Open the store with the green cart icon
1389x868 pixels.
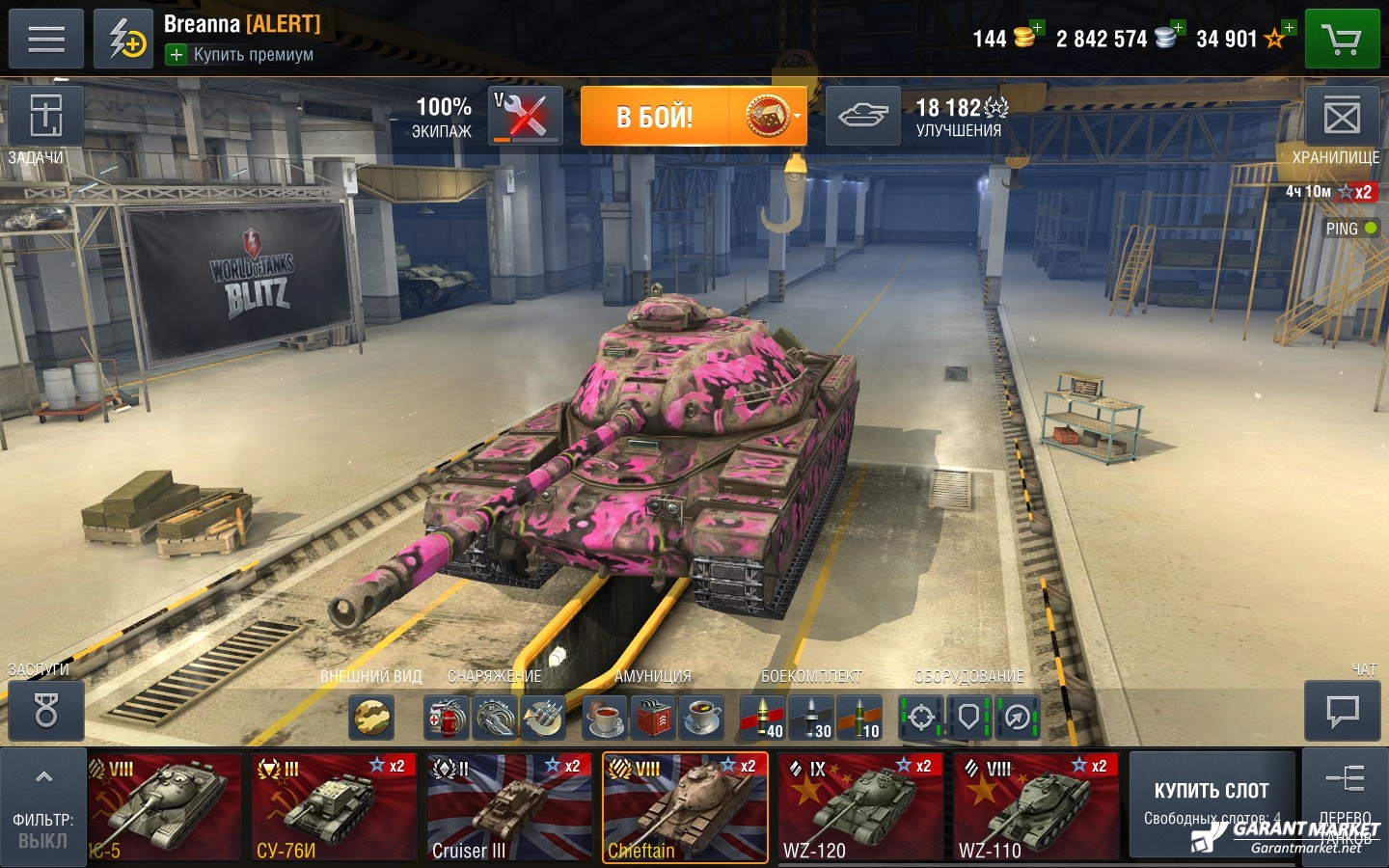point(1345,39)
